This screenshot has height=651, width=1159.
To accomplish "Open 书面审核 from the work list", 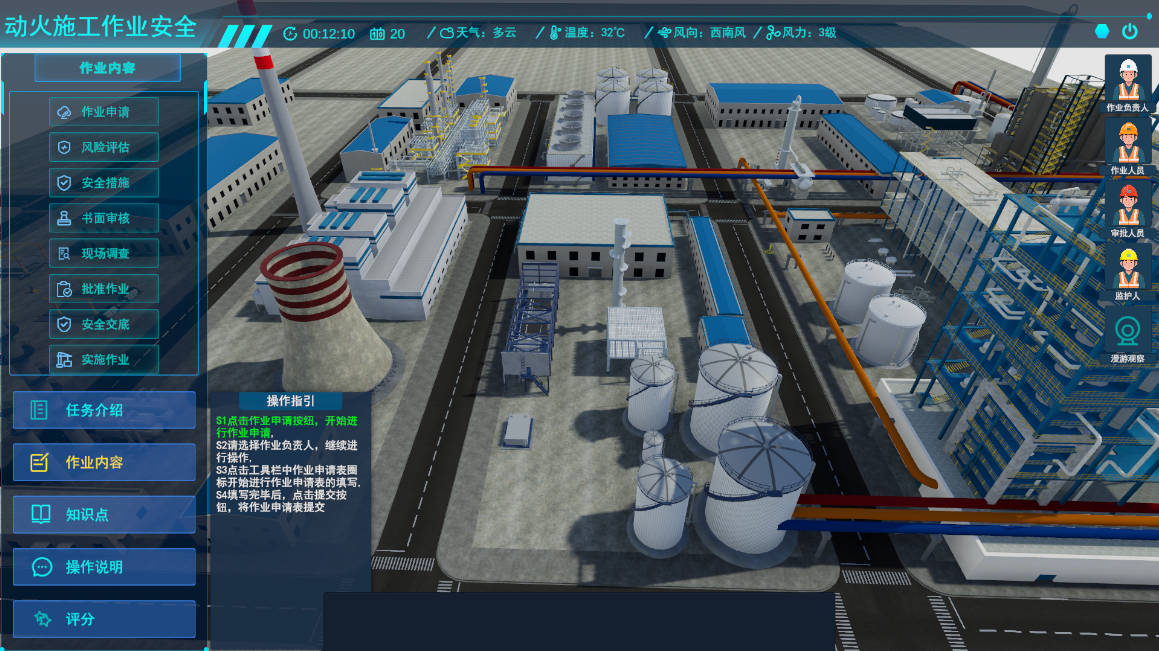I will click(x=104, y=218).
